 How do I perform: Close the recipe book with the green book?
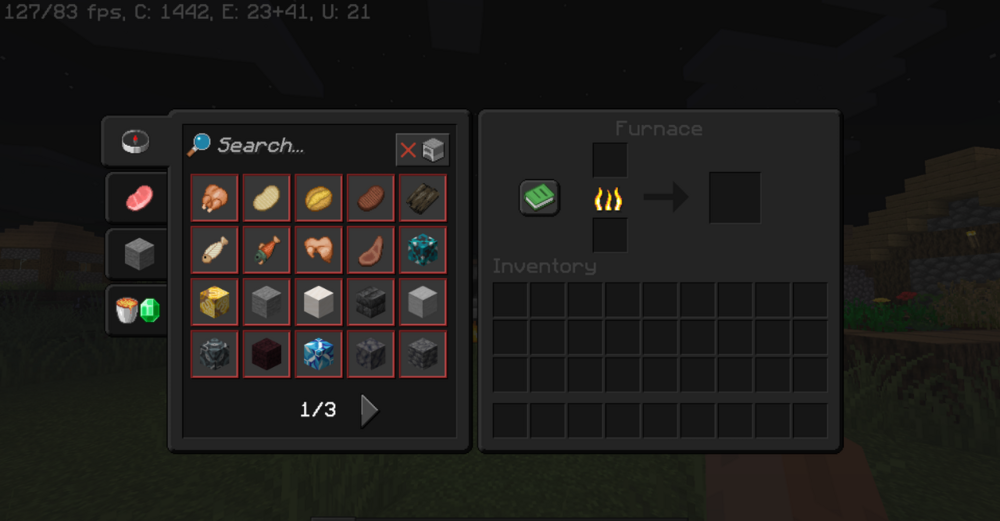pos(539,197)
